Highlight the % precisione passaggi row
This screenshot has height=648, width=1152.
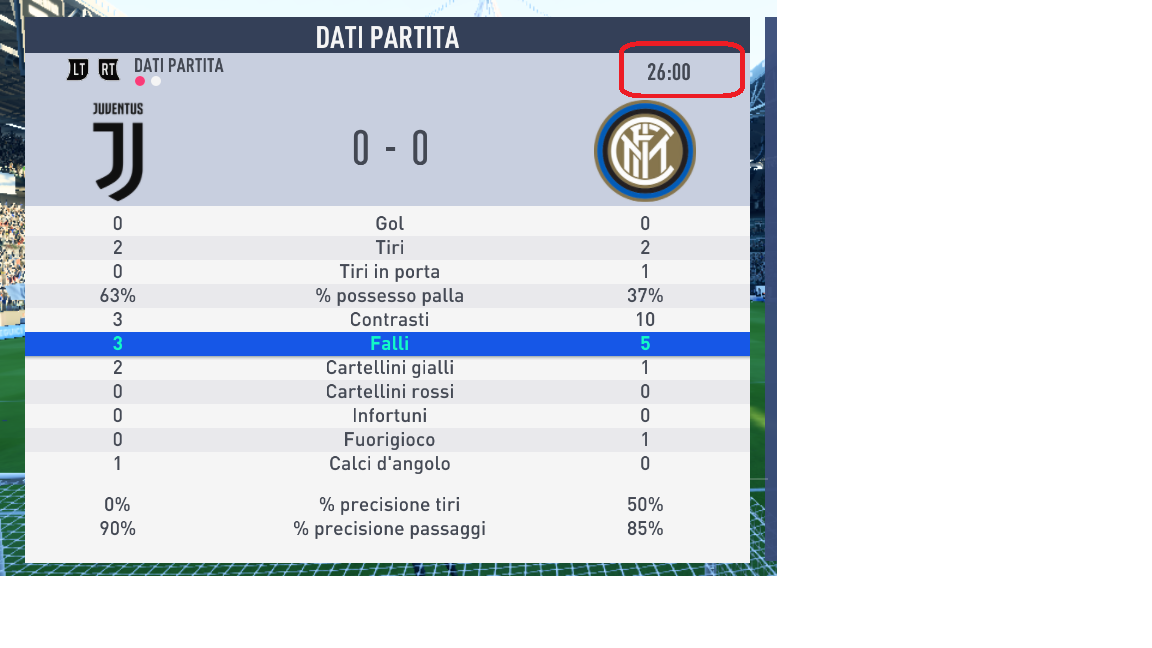[389, 529]
